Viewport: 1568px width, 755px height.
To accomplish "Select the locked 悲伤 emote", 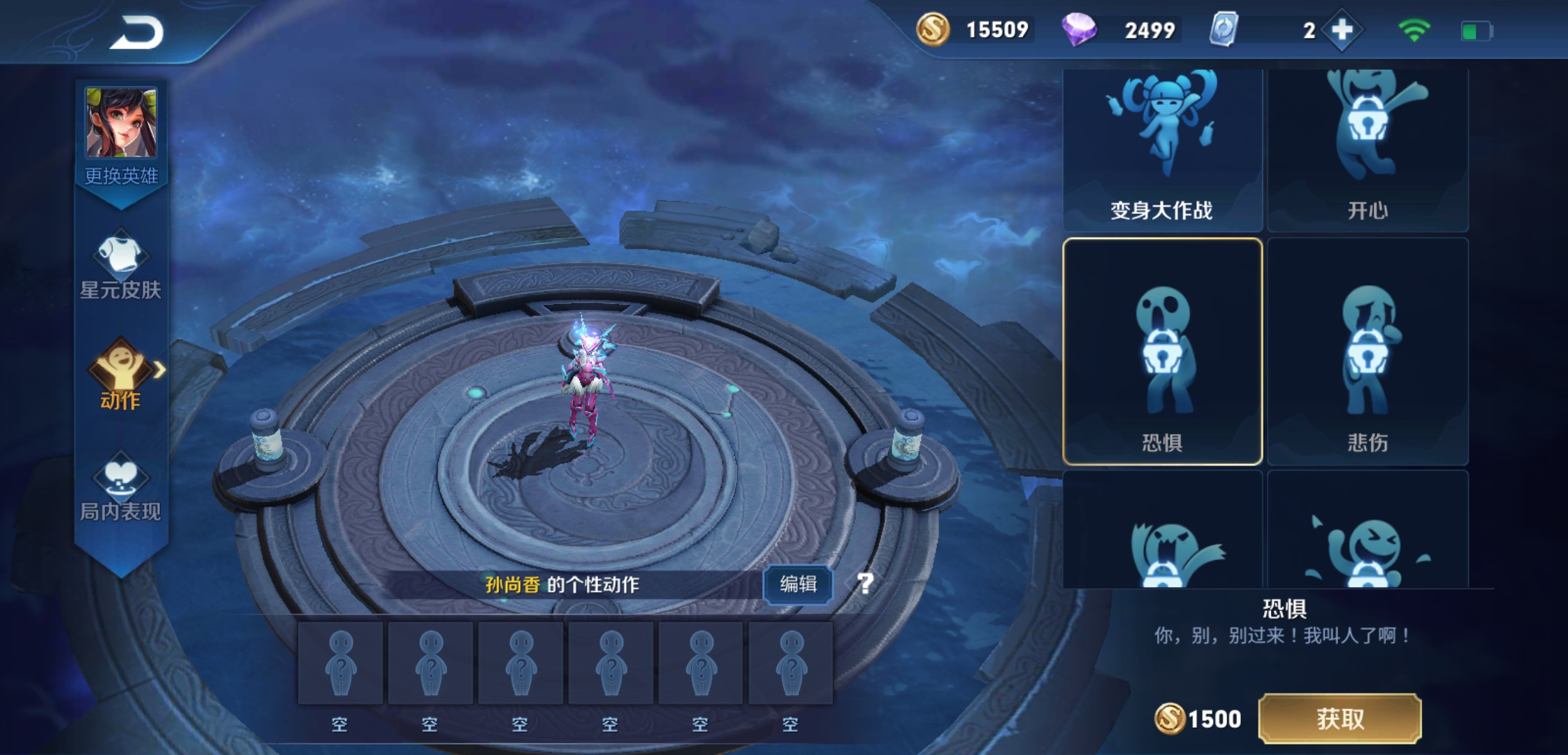I will [x=1367, y=352].
